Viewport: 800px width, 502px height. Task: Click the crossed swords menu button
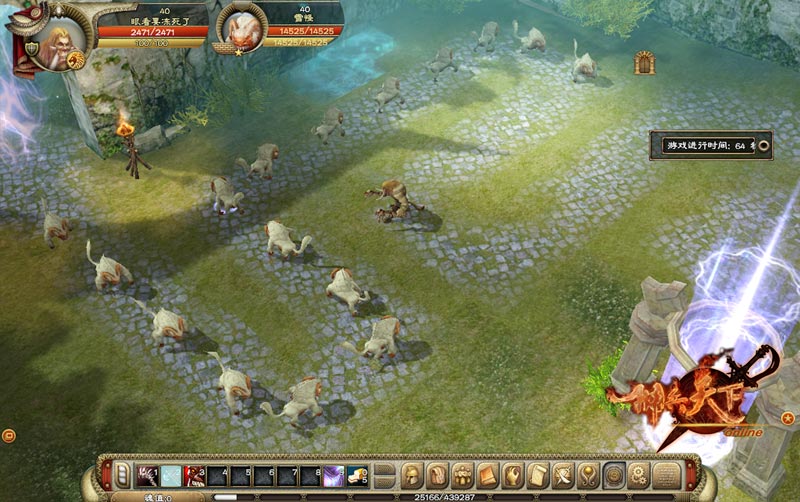[x=563, y=473]
